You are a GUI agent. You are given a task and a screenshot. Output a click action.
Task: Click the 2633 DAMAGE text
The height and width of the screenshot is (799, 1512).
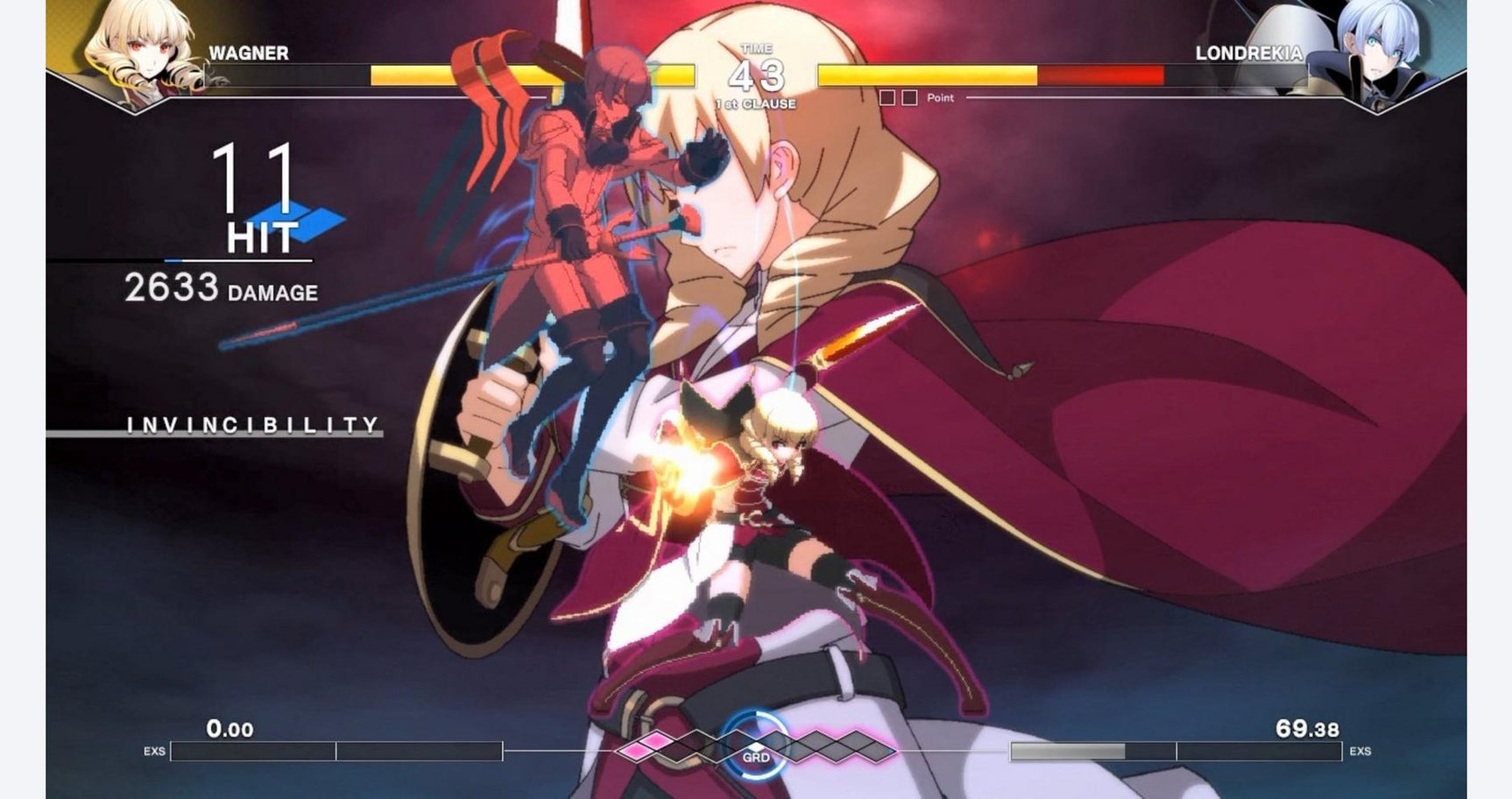(222, 287)
